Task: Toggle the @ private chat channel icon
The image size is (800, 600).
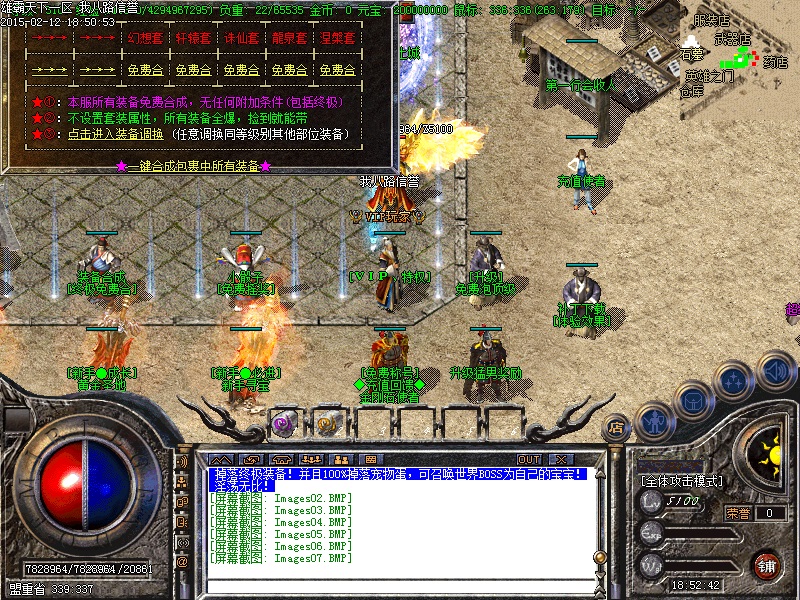Action: [x=183, y=561]
